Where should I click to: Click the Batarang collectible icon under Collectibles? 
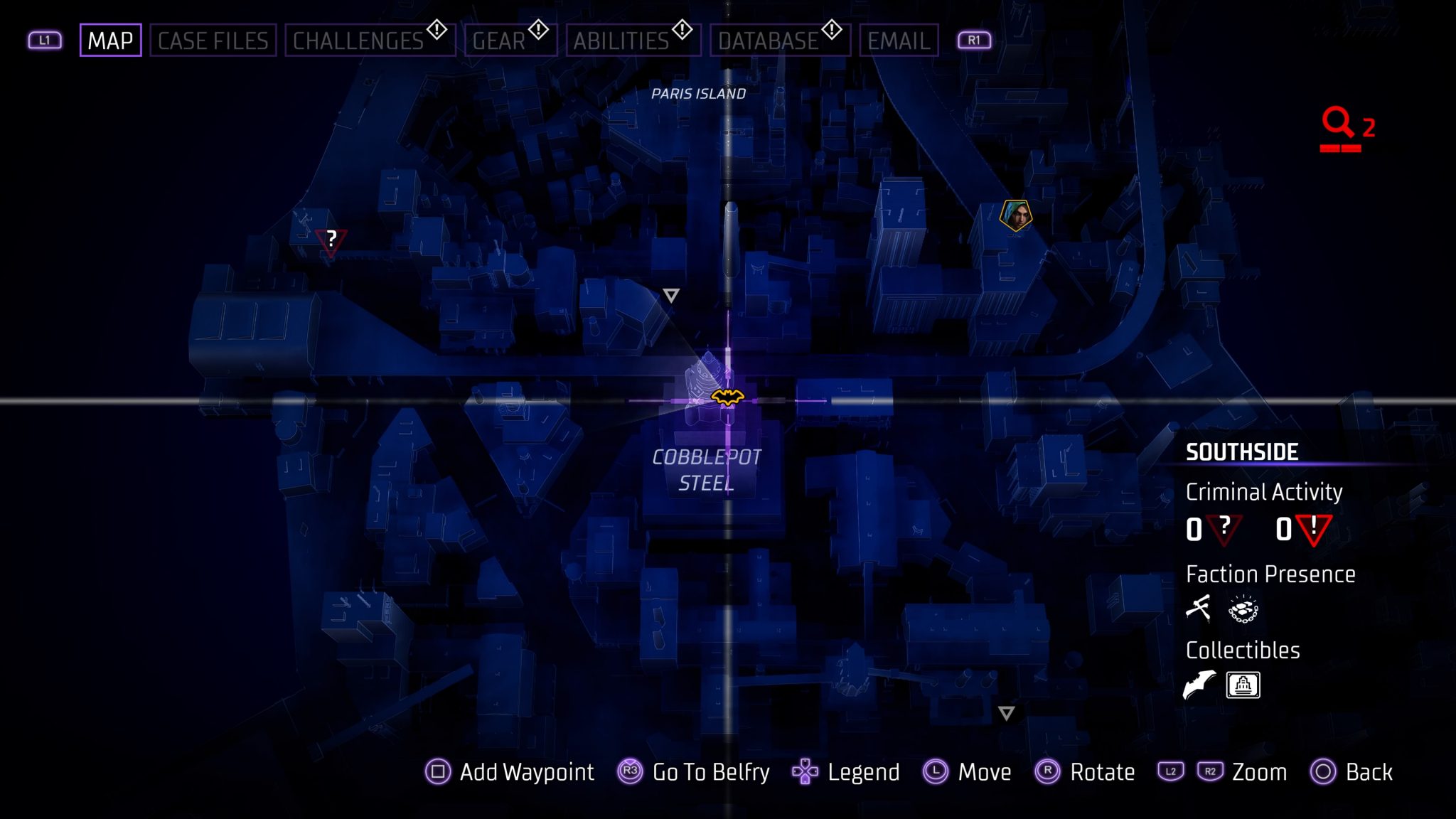[1197, 685]
